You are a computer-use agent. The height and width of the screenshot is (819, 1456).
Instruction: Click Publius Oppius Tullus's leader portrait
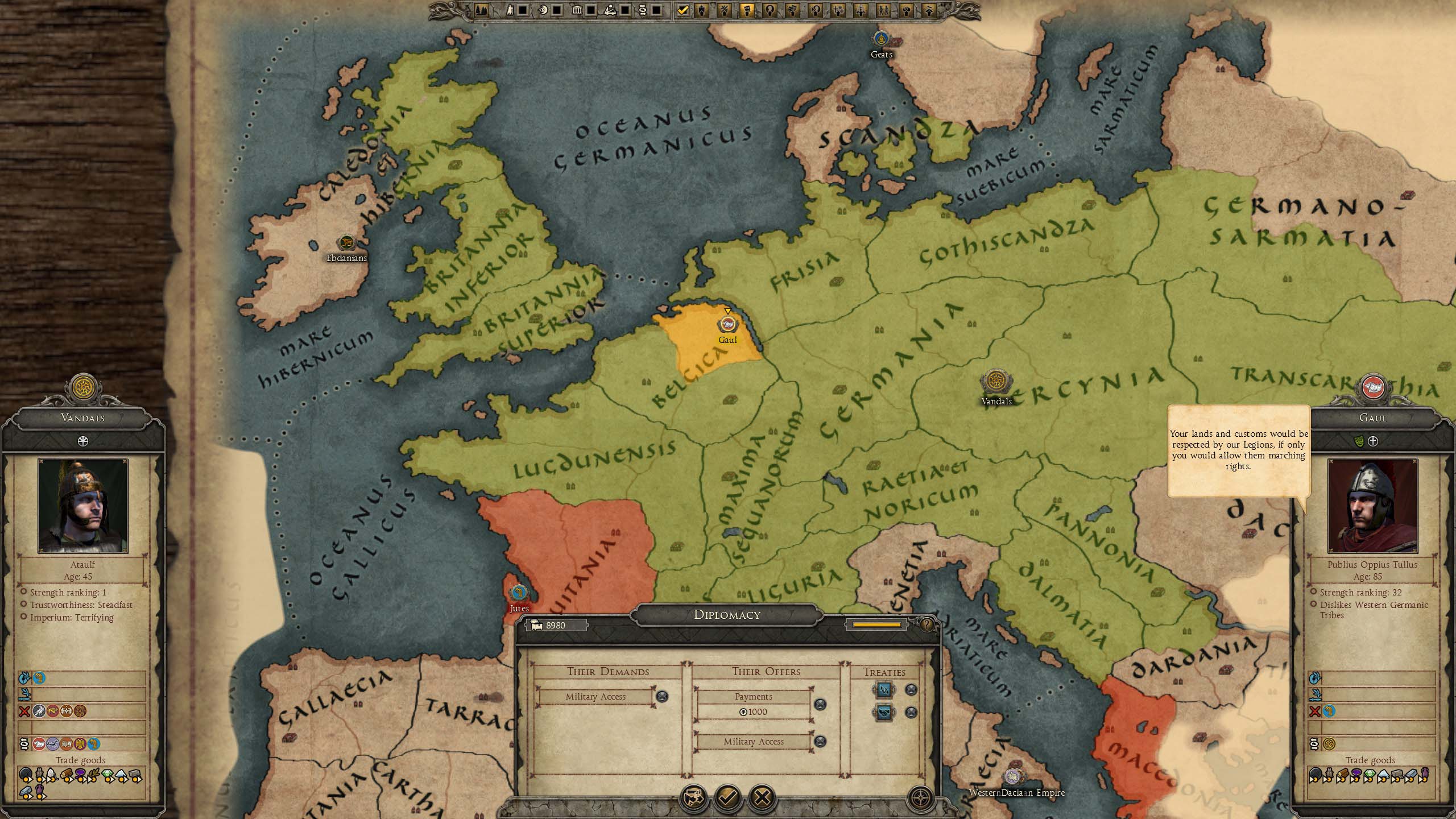pyautogui.click(x=1372, y=506)
